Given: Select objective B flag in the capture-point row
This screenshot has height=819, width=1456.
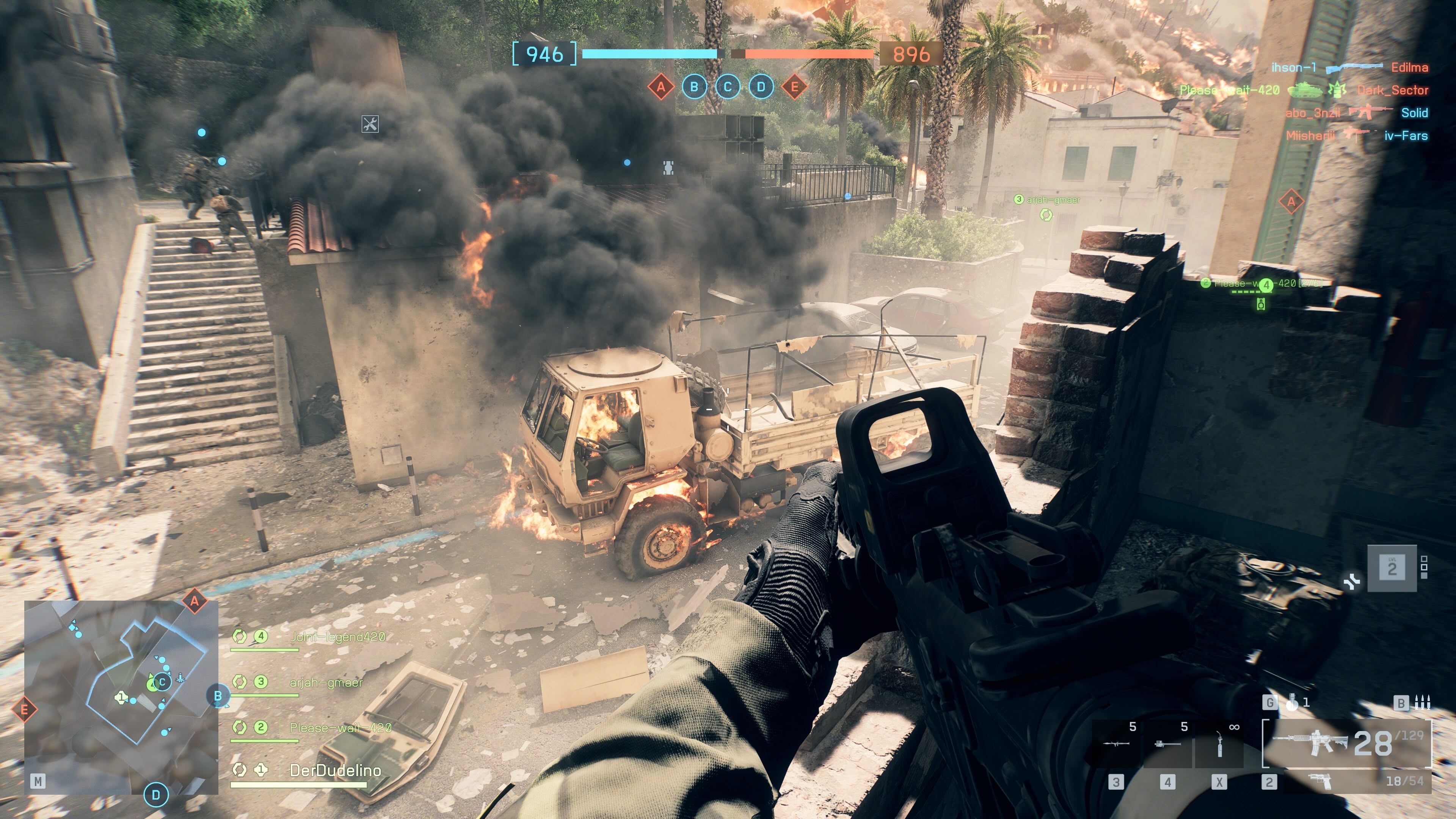Looking at the screenshot, I should click(x=694, y=87).
